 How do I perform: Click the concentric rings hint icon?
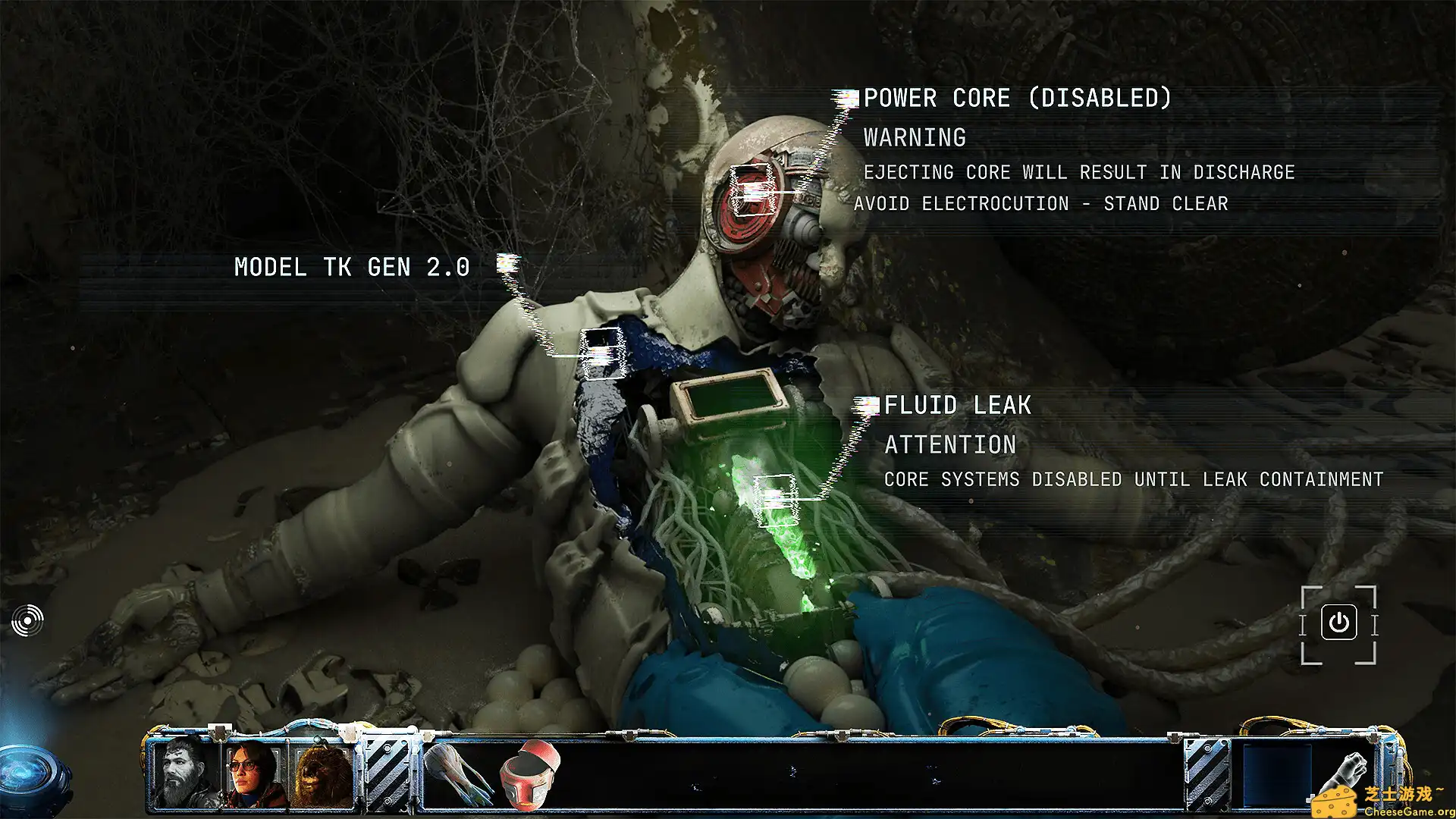point(27,621)
